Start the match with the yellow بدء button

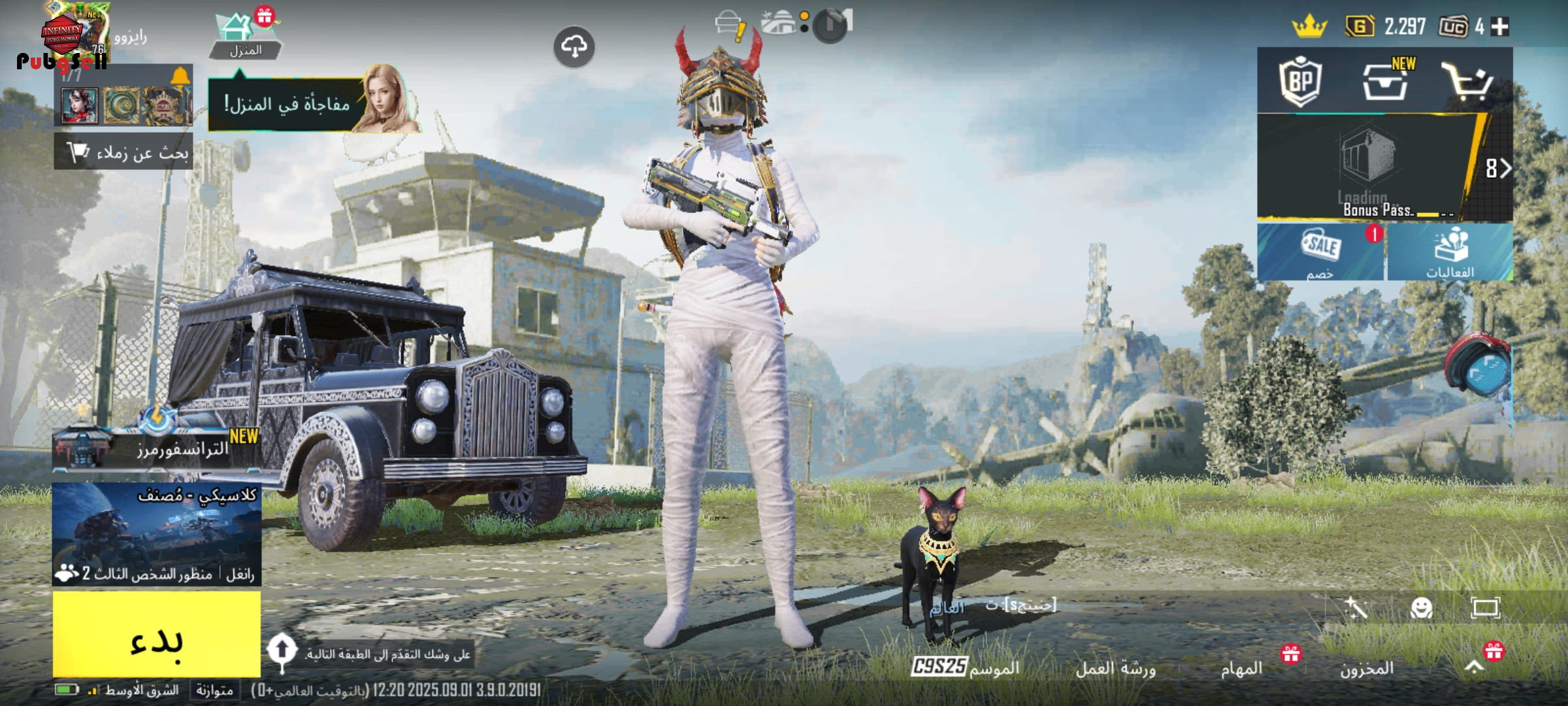coord(157,634)
